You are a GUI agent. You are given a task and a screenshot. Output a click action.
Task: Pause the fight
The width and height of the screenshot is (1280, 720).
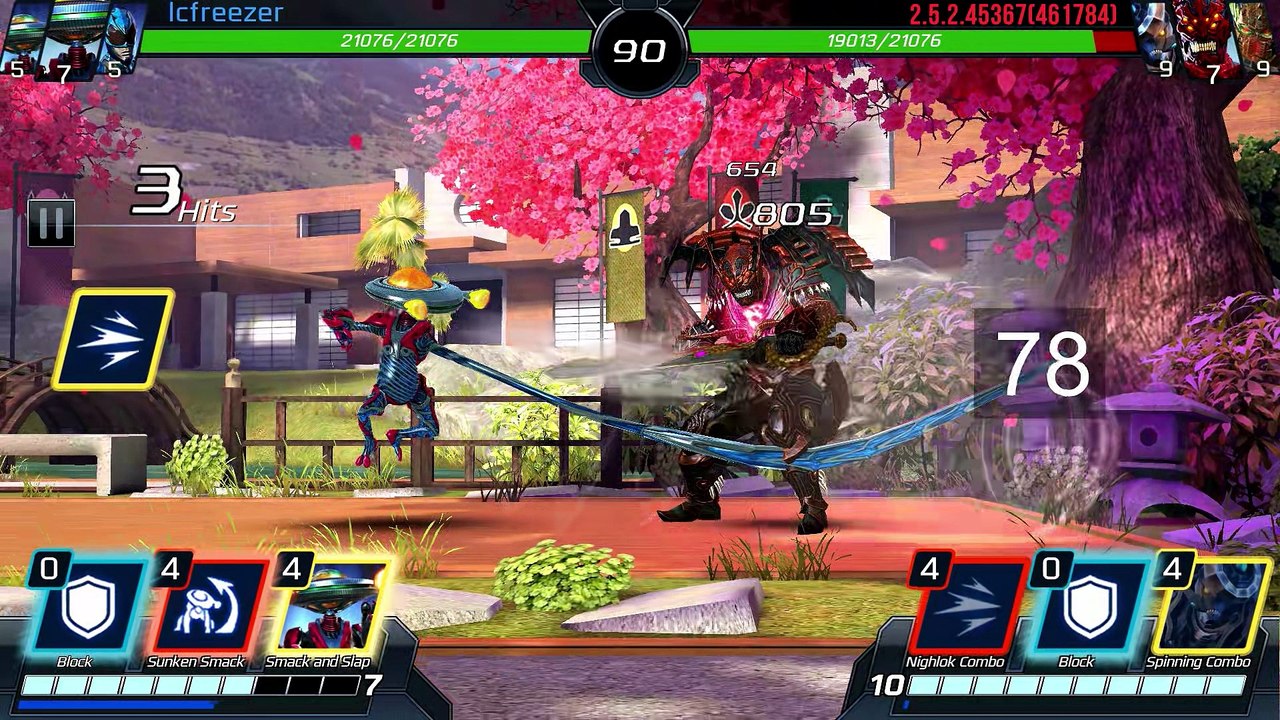click(x=50, y=222)
